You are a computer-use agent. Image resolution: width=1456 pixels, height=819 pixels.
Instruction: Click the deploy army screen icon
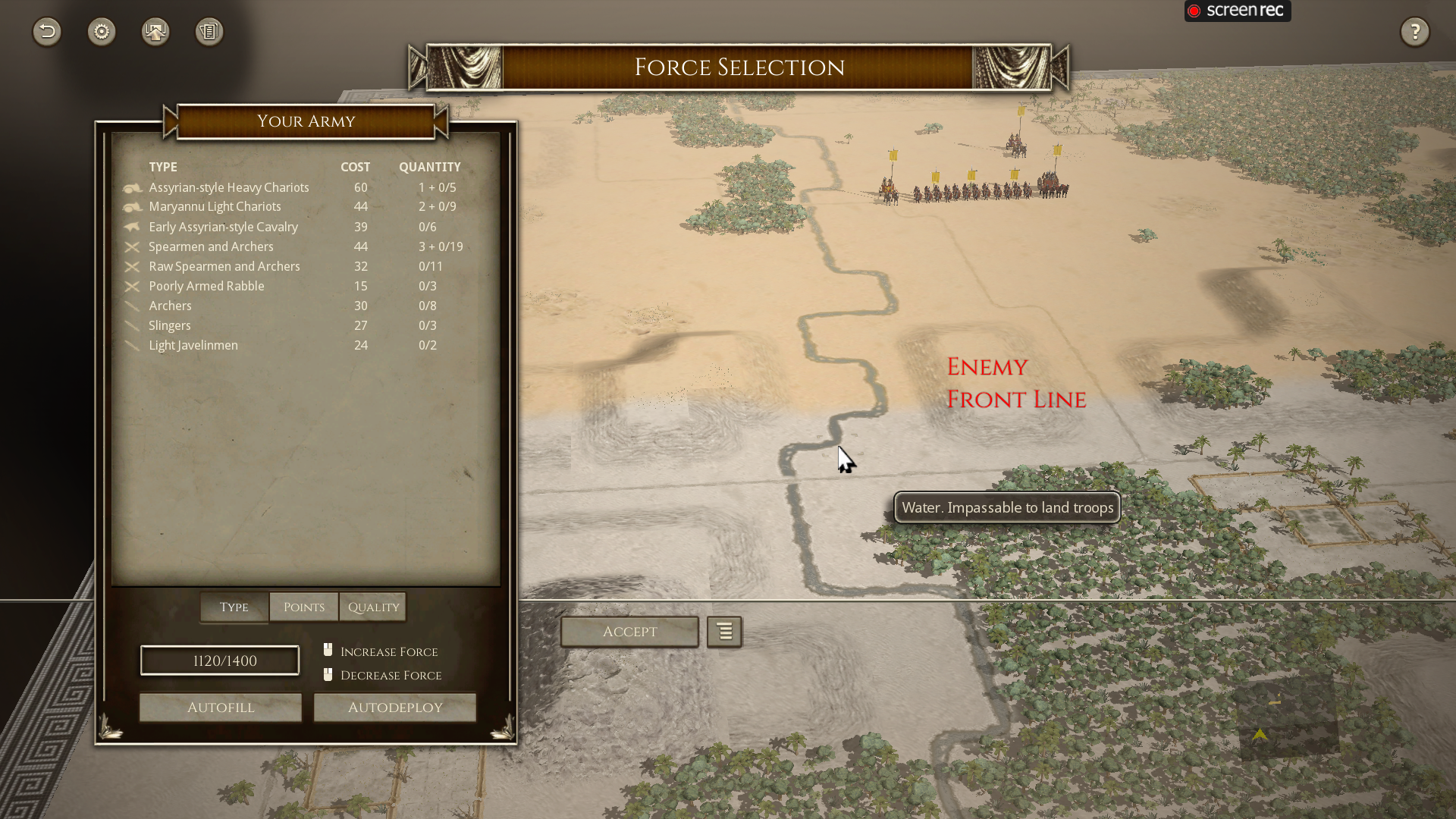coord(155,32)
